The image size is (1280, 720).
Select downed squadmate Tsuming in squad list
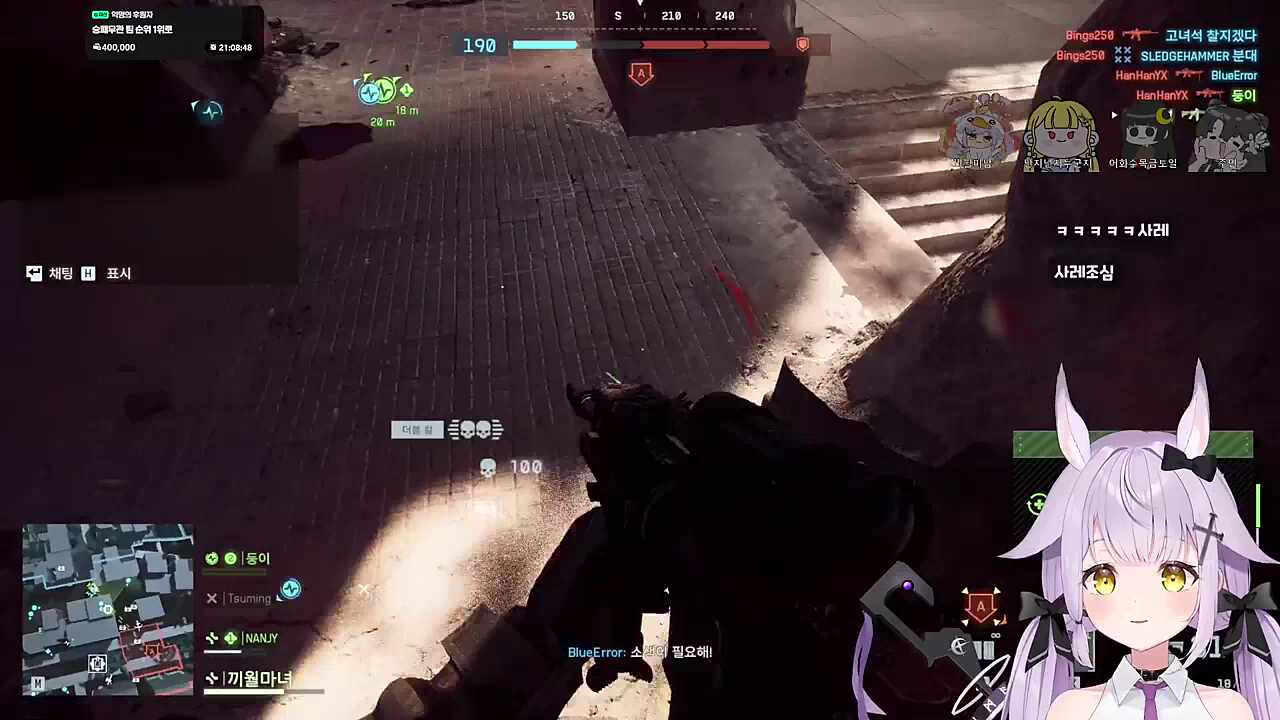point(248,598)
